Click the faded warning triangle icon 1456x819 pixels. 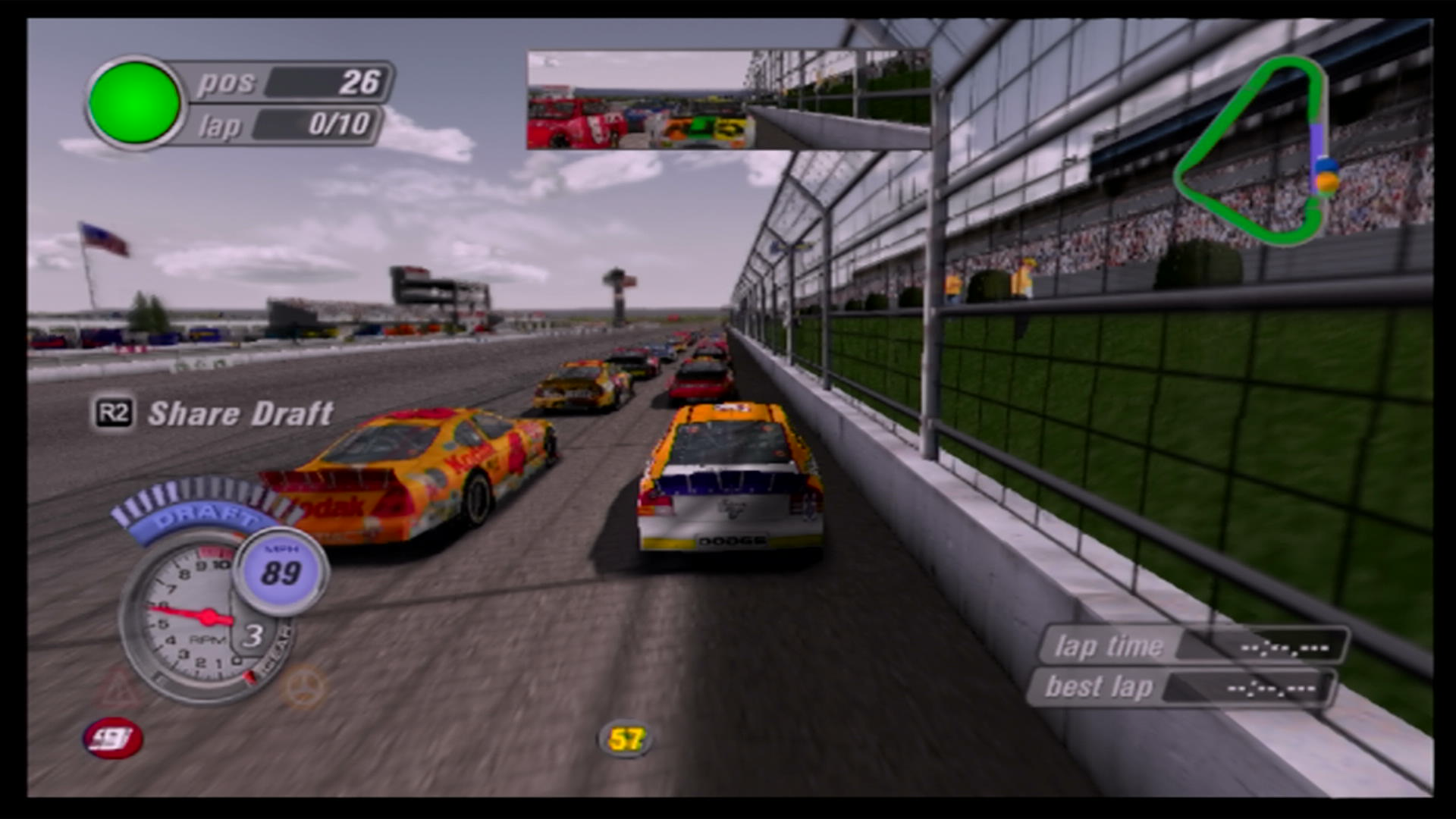(x=120, y=689)
